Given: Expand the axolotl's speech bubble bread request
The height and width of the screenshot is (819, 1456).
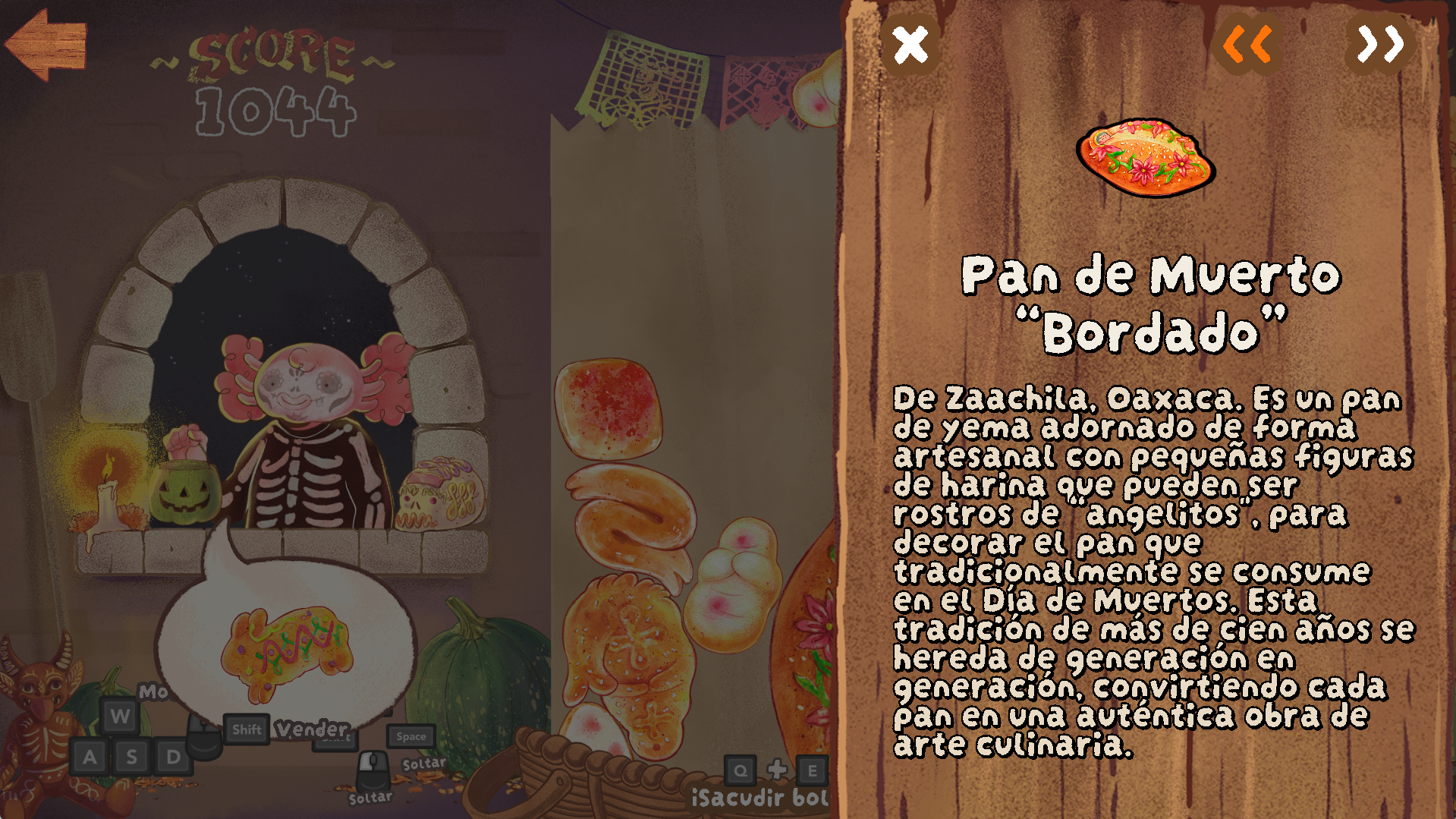Looking at the screenshot, I should coord(285,645).
